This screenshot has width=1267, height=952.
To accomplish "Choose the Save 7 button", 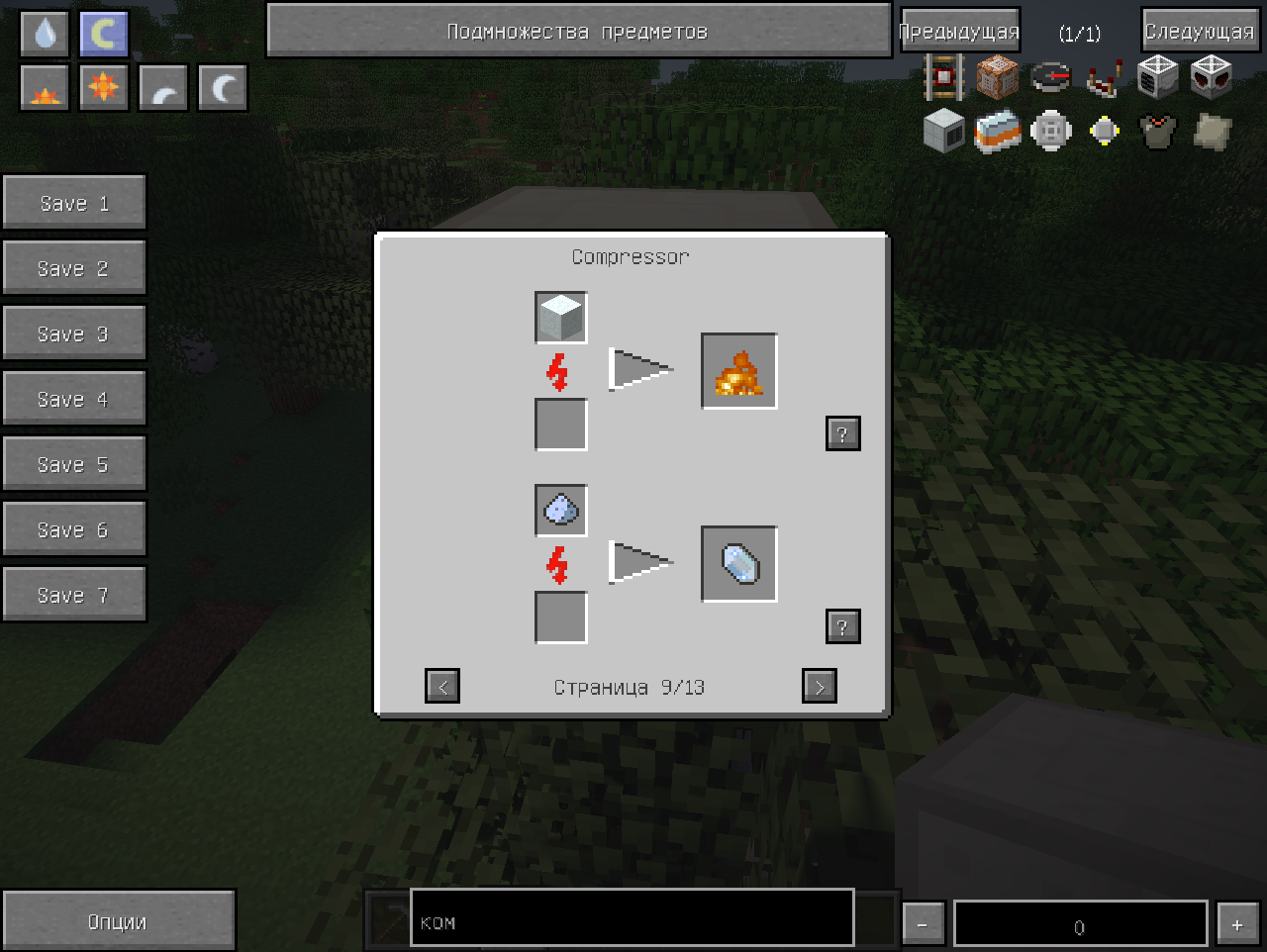I will (74, 595).
